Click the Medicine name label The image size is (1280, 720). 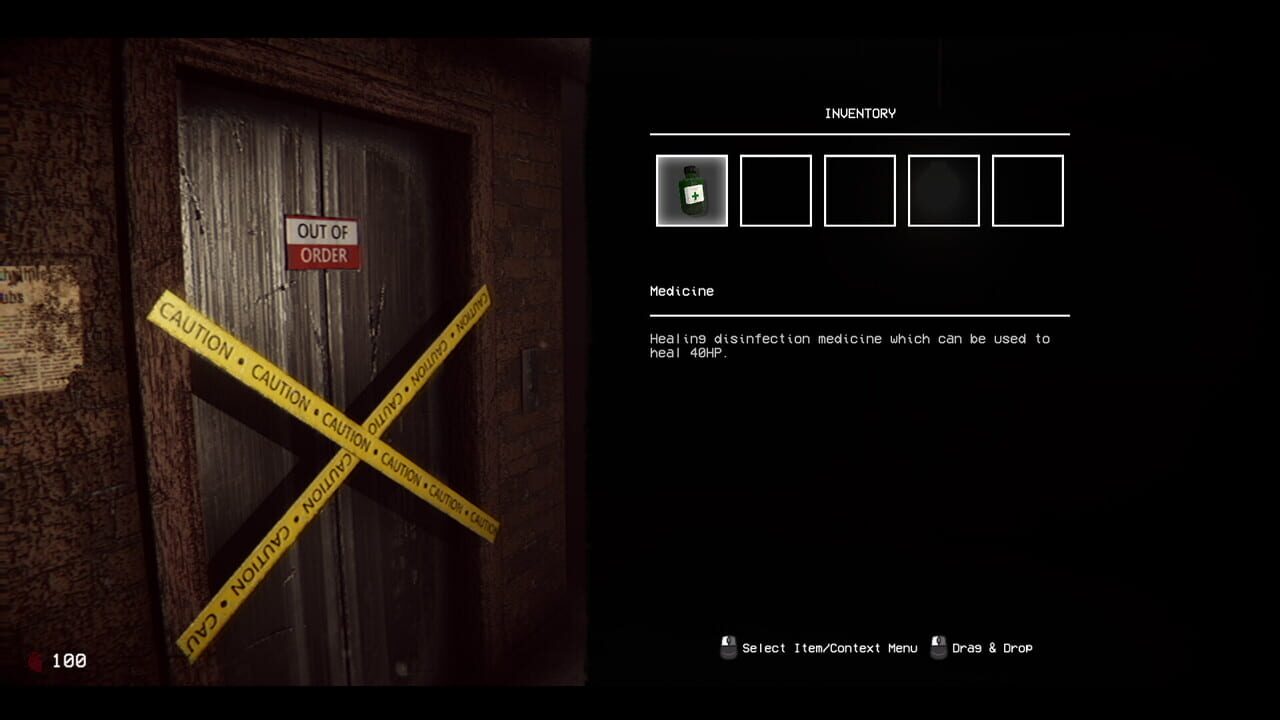(683, 291)
